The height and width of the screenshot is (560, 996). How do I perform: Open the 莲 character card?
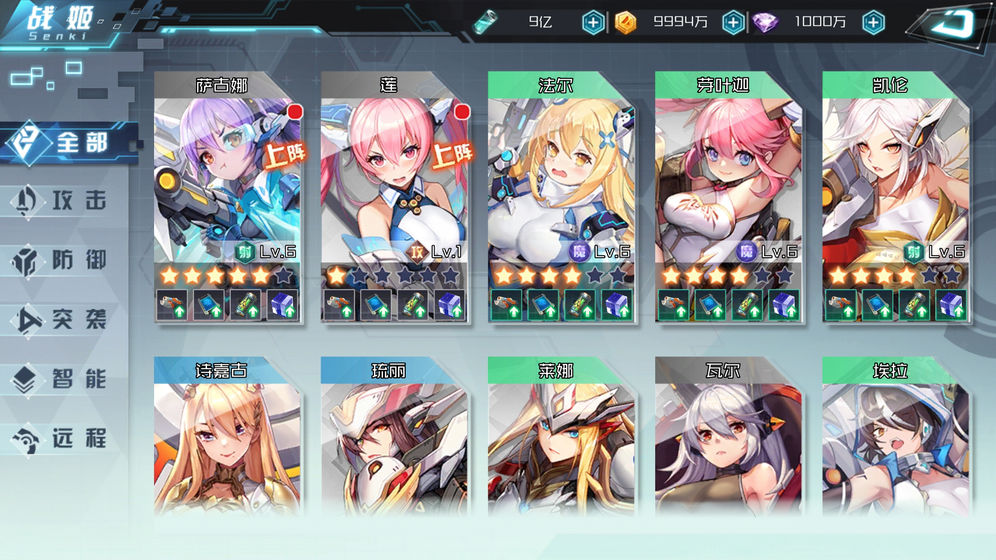[394, 180]
